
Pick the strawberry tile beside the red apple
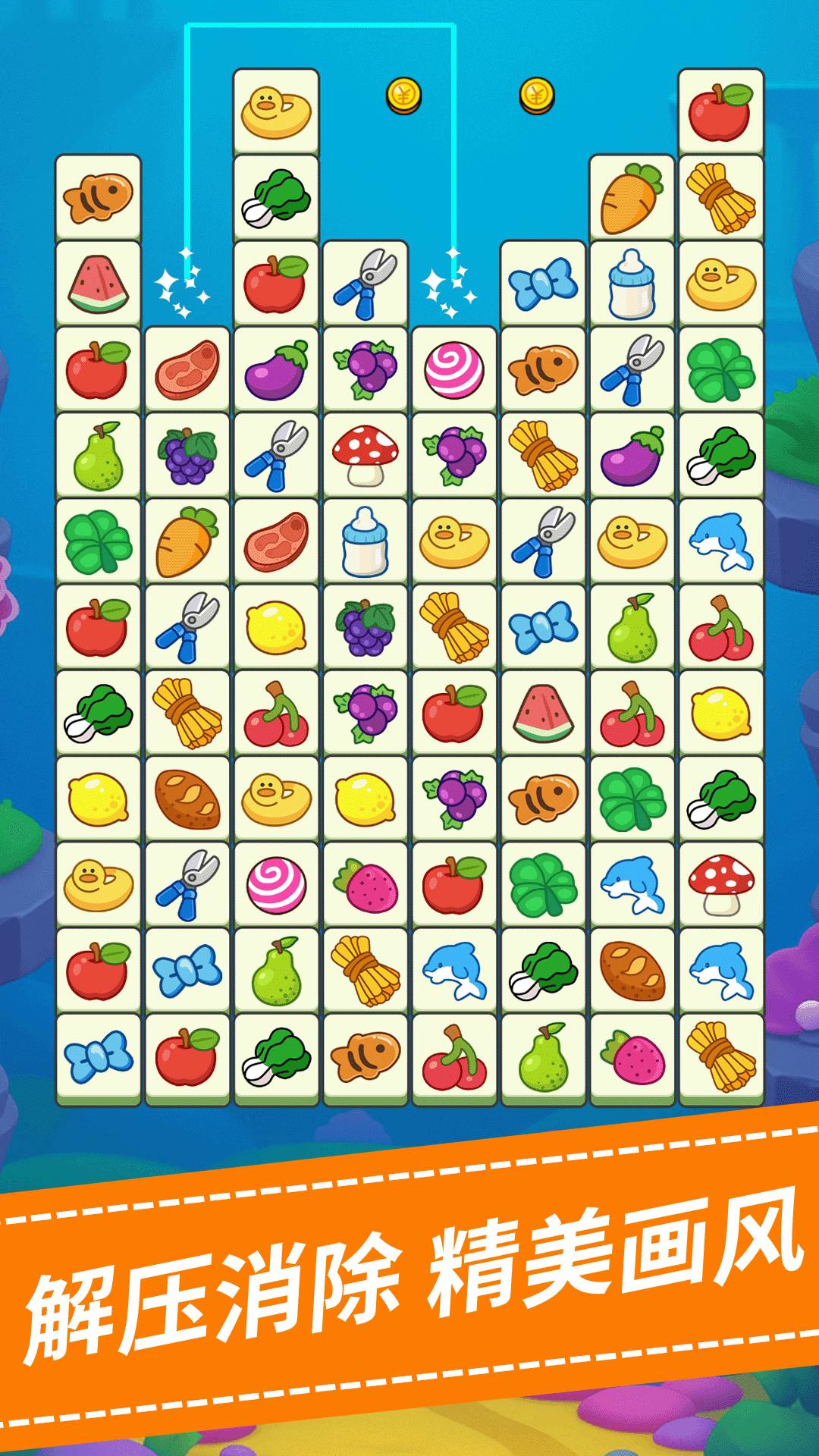pos(366,884)
